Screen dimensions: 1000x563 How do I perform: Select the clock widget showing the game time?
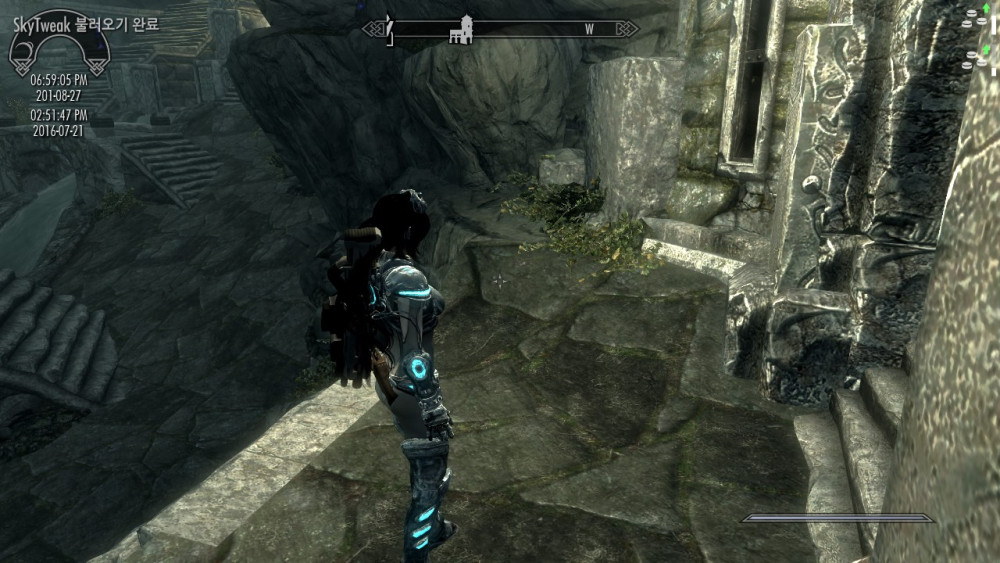click(58, 79)
